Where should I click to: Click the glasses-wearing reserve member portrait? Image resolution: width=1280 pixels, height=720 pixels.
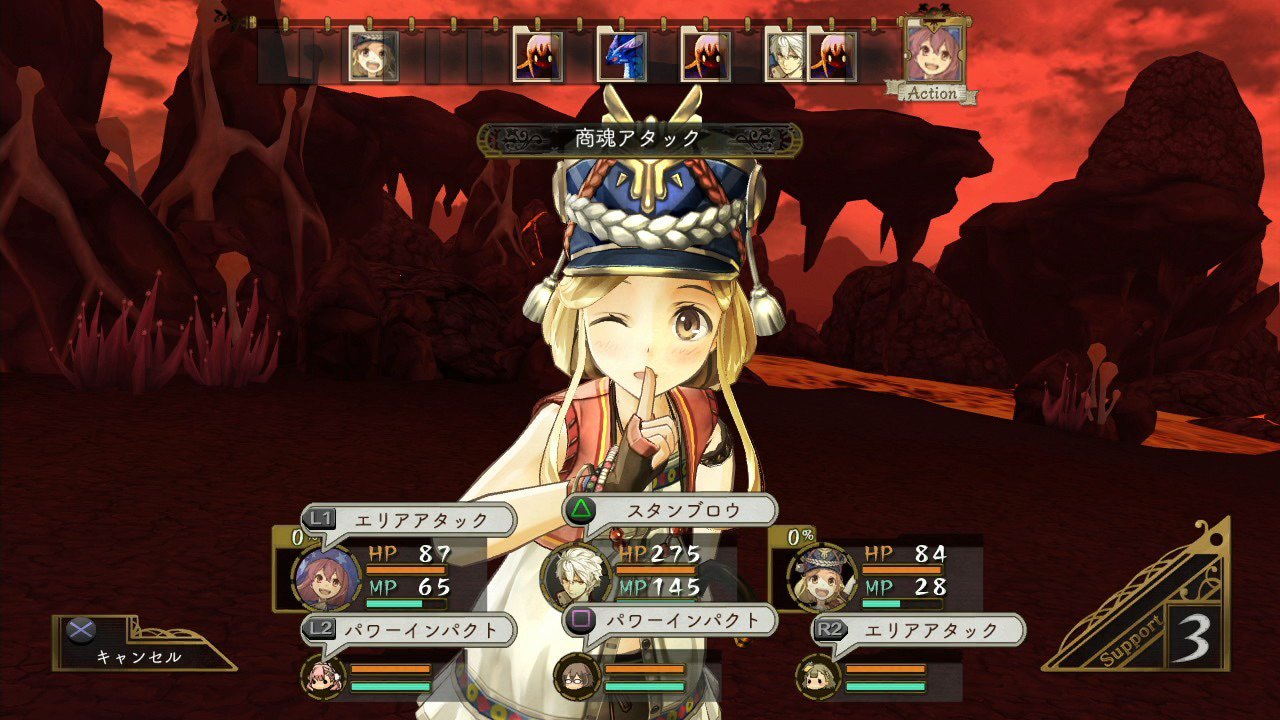point(577,676)
